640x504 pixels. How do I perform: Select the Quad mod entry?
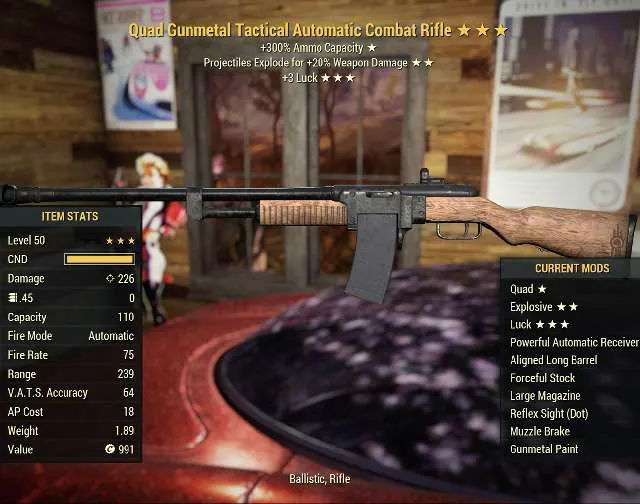click(x=528, y=289)
